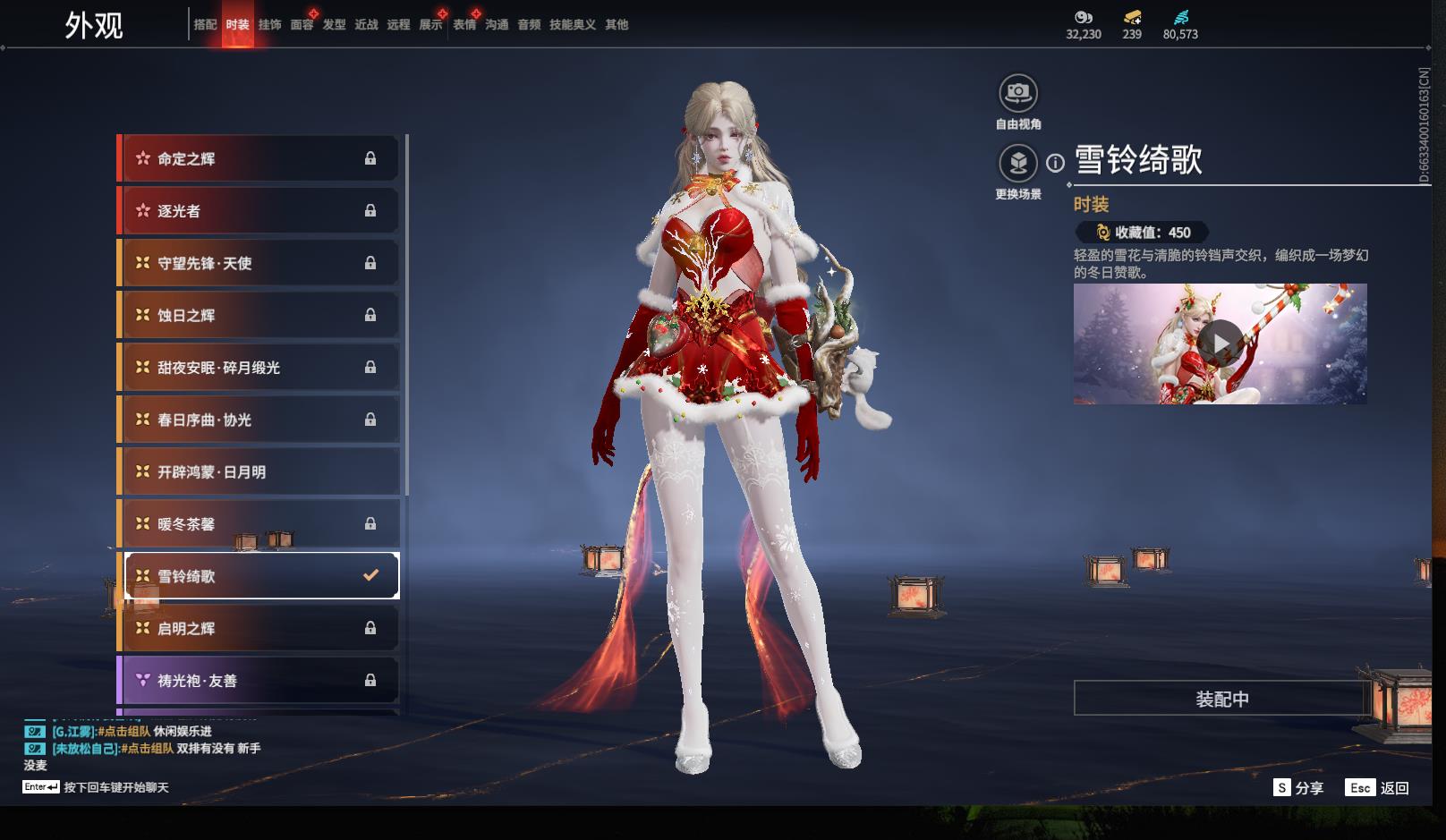Viewport: 1446px width, 840px height.
Task: Select 守望先锋·天使 outfit
Action: tap(259, 263)
